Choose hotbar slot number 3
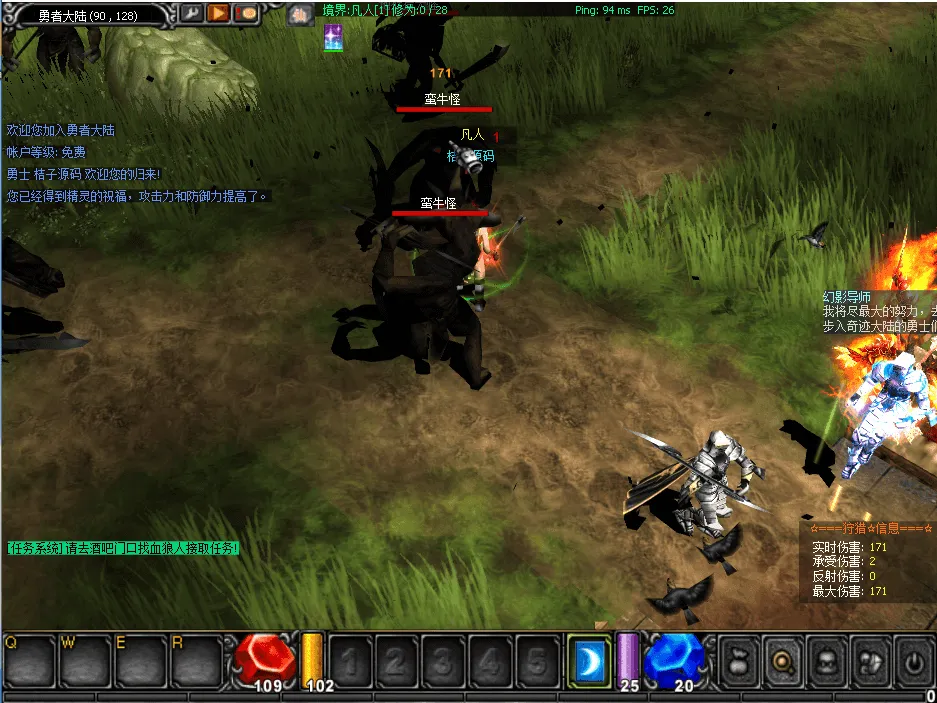Image resolution: width=937 pixels, height=703 pixels. point(443,661)
